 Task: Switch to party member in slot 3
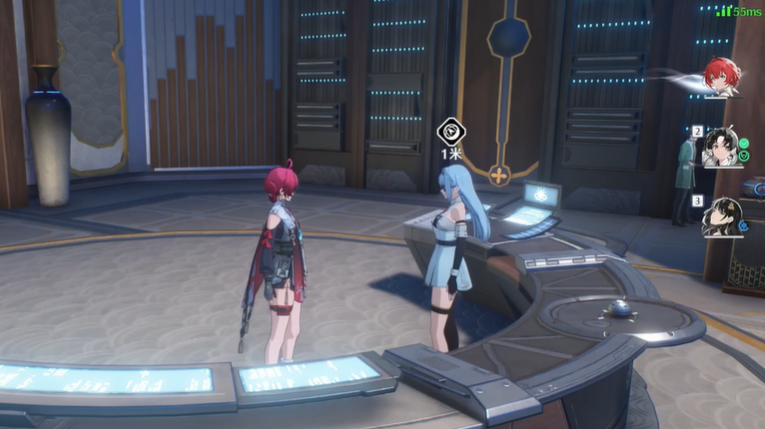coord(721,217)
